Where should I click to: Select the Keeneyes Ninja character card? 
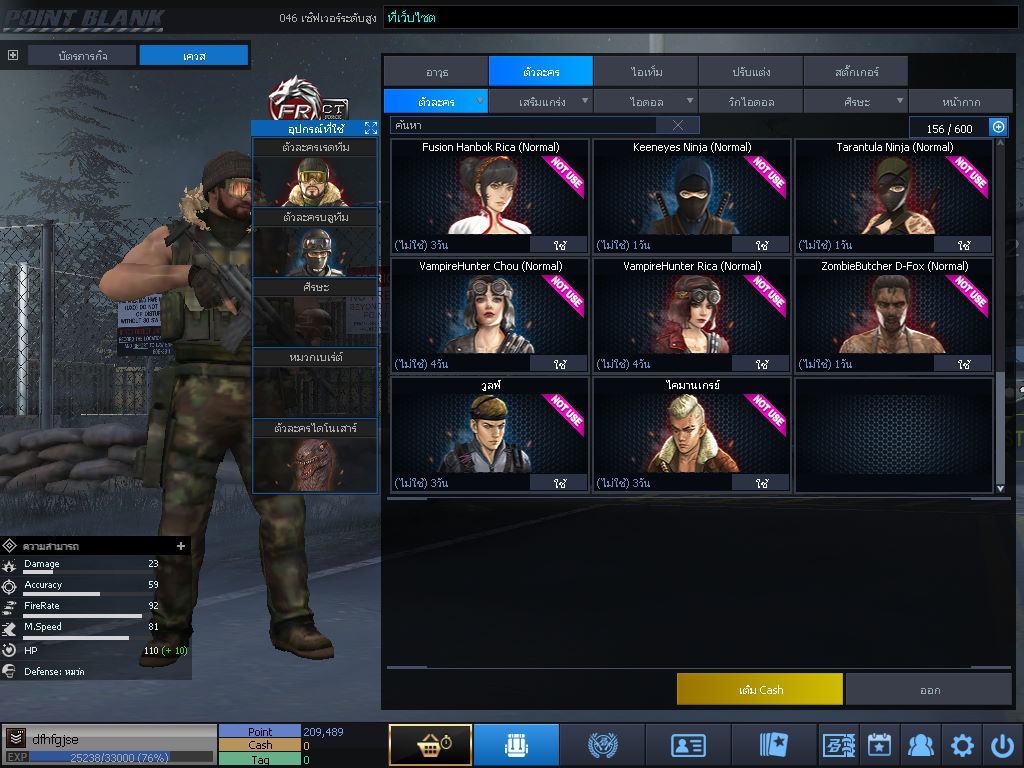coord(691,195)
